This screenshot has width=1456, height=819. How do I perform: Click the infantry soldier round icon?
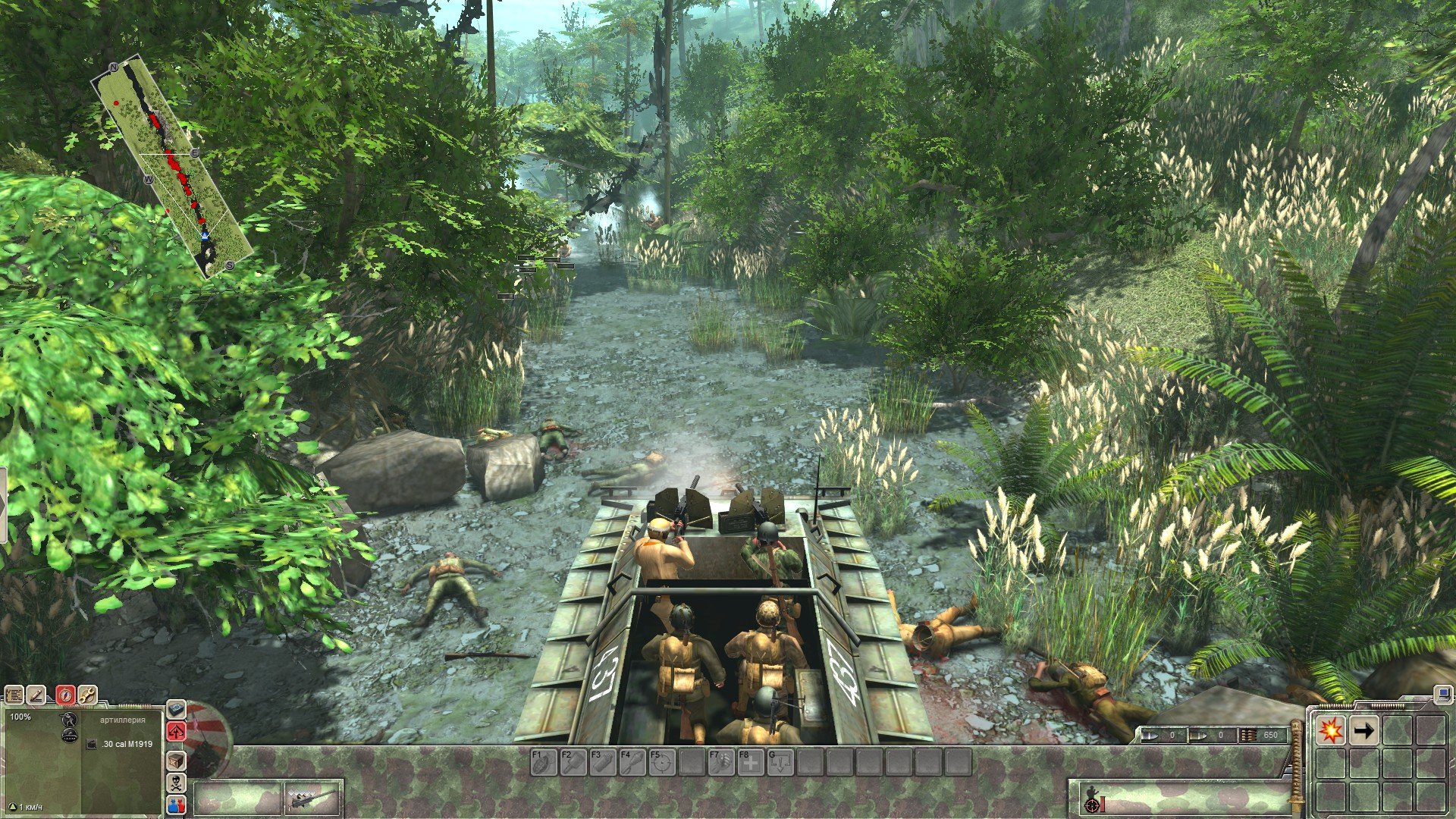click(70, 719)
